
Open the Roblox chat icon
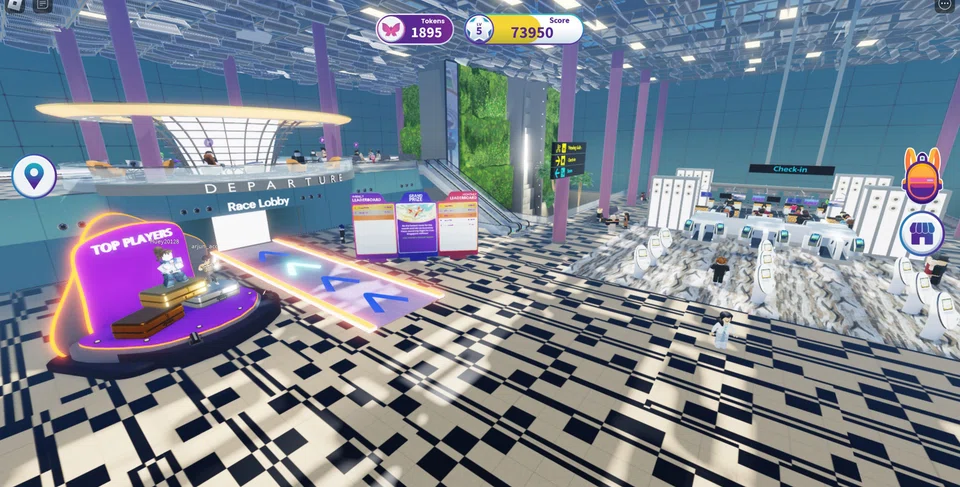42,4
